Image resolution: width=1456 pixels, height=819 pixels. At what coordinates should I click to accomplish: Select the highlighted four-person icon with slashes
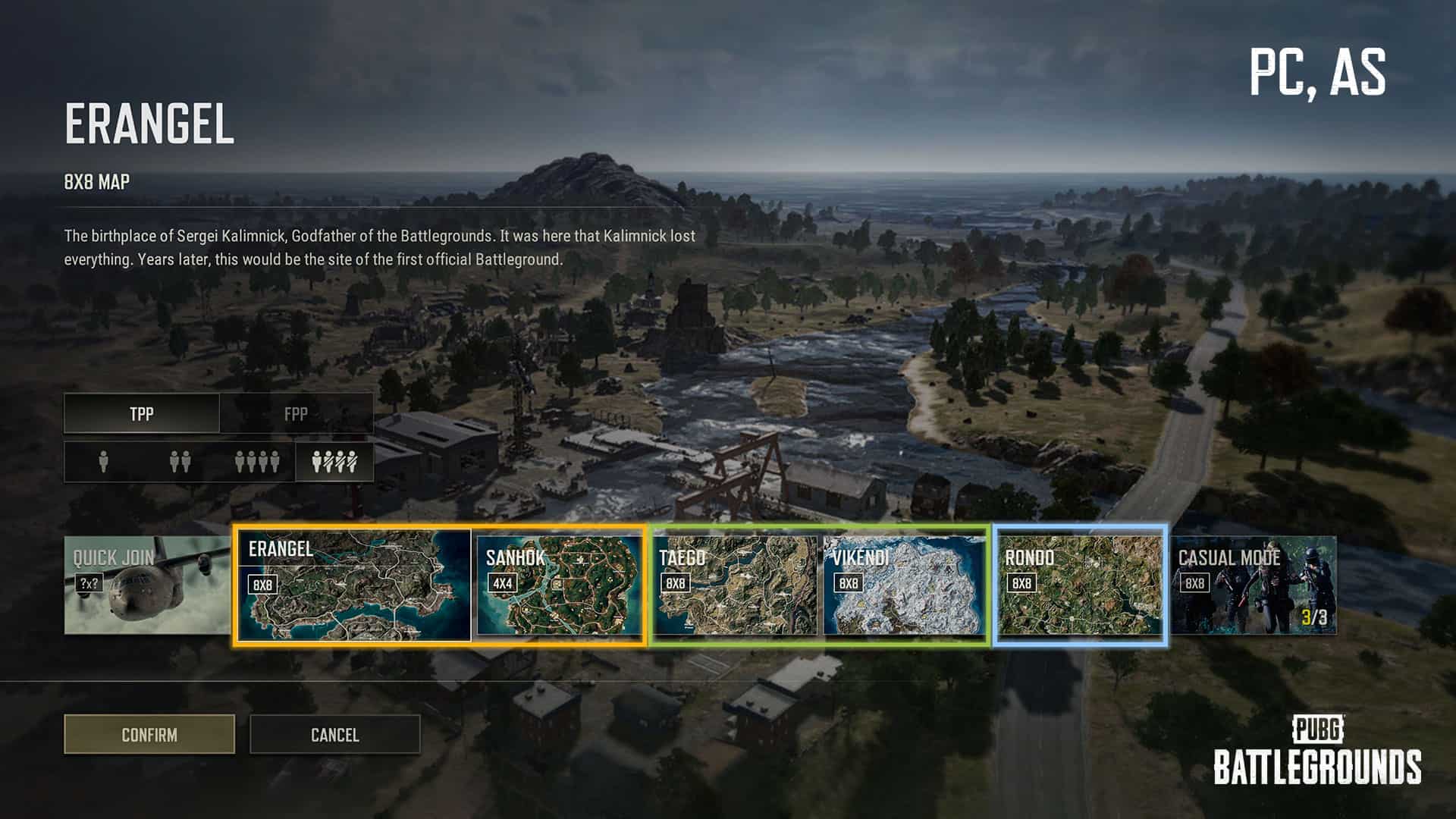coord(334,461)
